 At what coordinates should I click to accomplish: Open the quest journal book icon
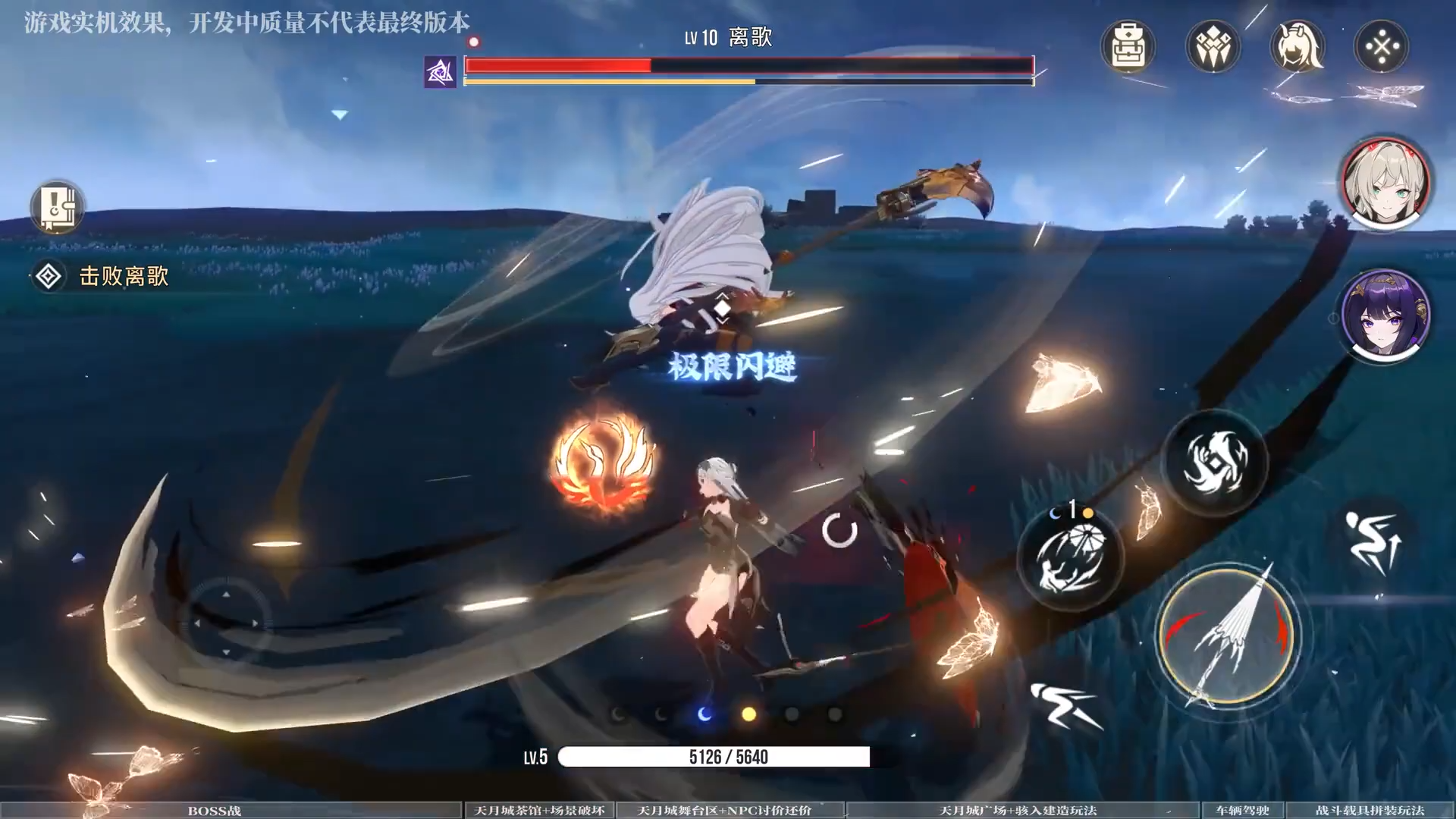coord(58,206)
